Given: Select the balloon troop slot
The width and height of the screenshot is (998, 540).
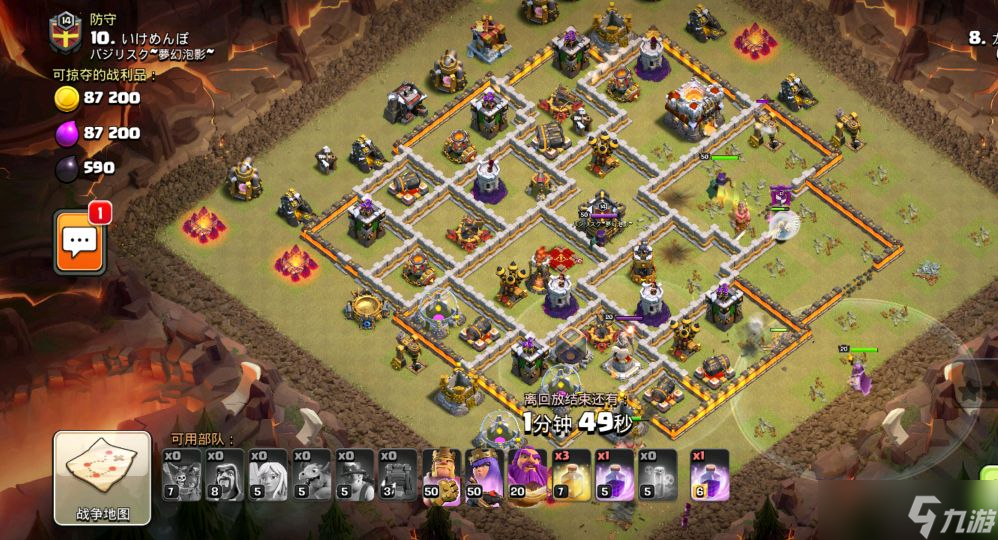Looking at the screenshot, I should [x=181, y=474].
